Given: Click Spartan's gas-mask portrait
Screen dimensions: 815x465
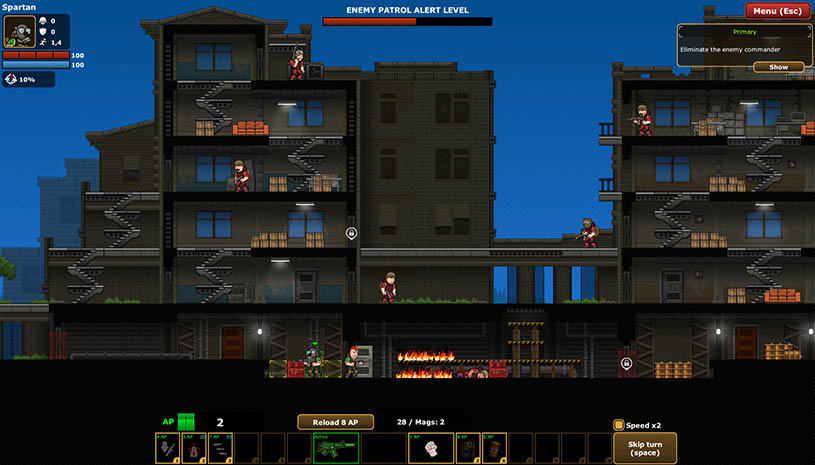Looking at the screenshot, I should (x=19, y=31).
